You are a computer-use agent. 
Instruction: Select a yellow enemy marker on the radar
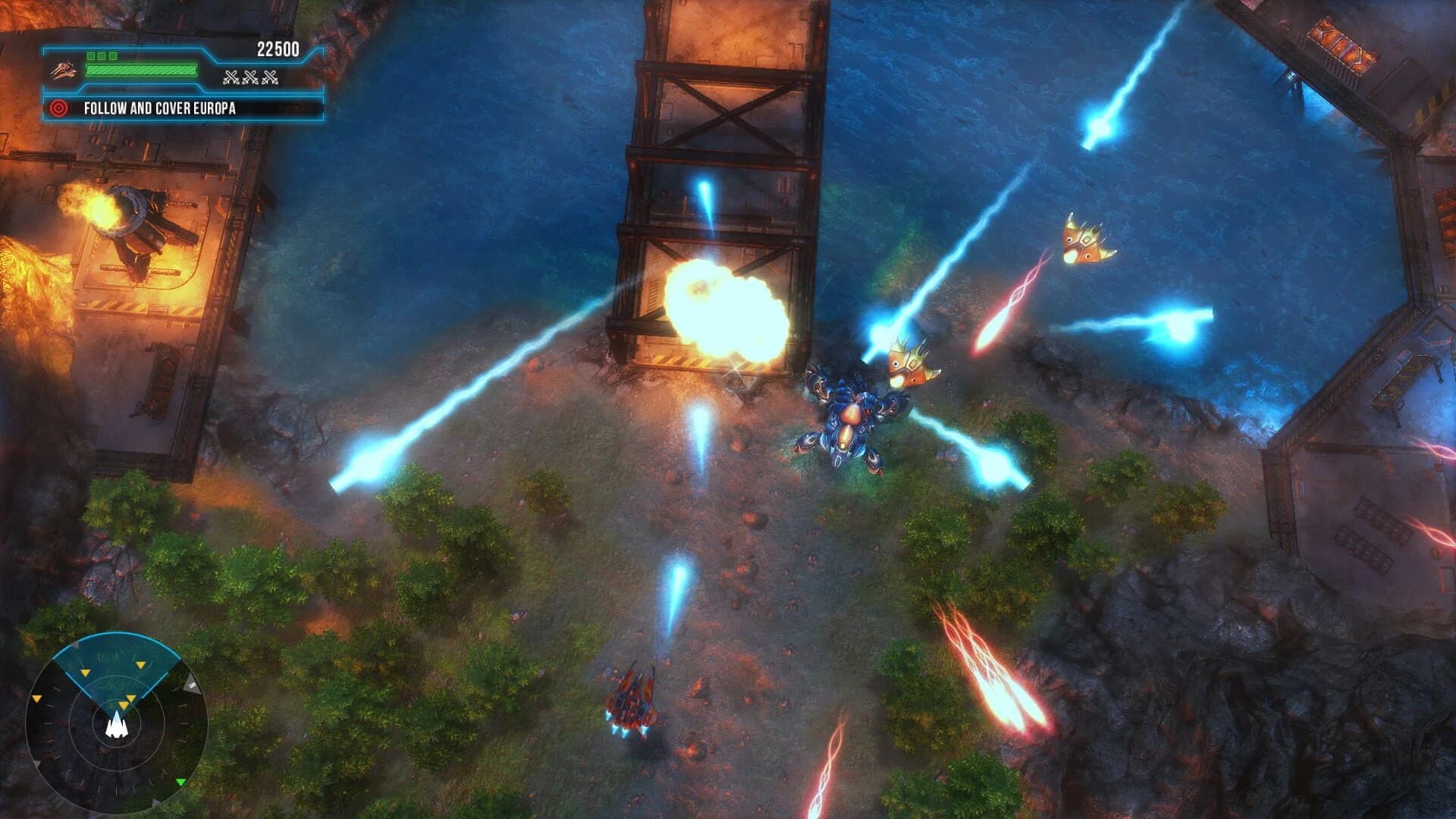click(141, 664)
